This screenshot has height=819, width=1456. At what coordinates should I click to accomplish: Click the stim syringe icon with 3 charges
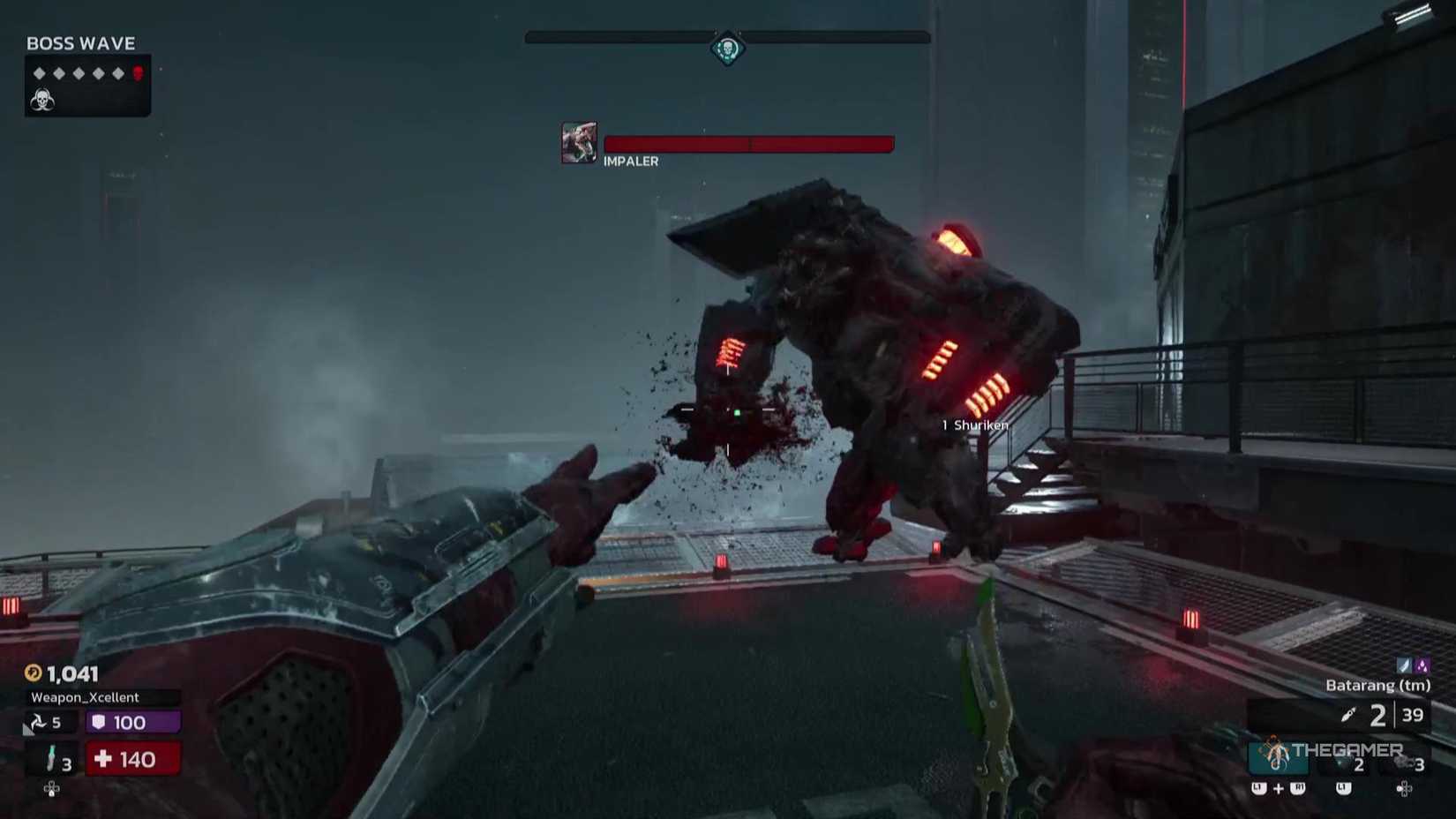51,757
